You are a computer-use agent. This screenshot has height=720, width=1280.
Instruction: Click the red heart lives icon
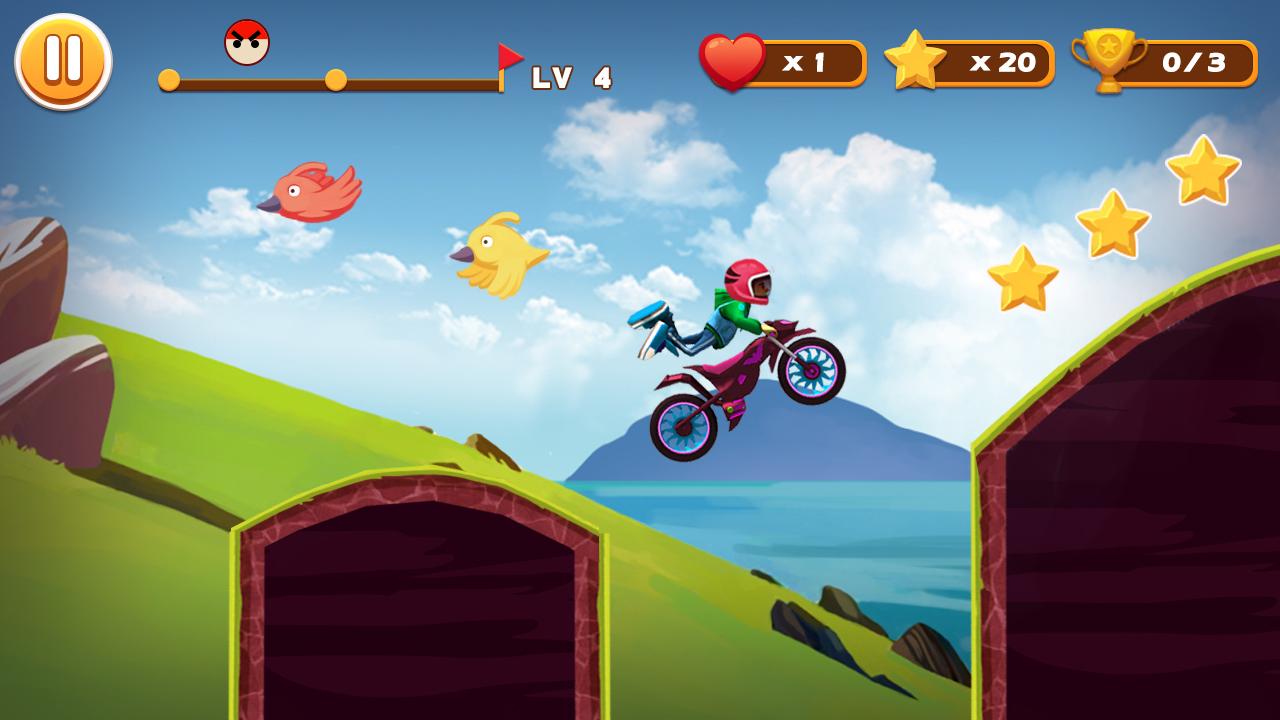734,61
